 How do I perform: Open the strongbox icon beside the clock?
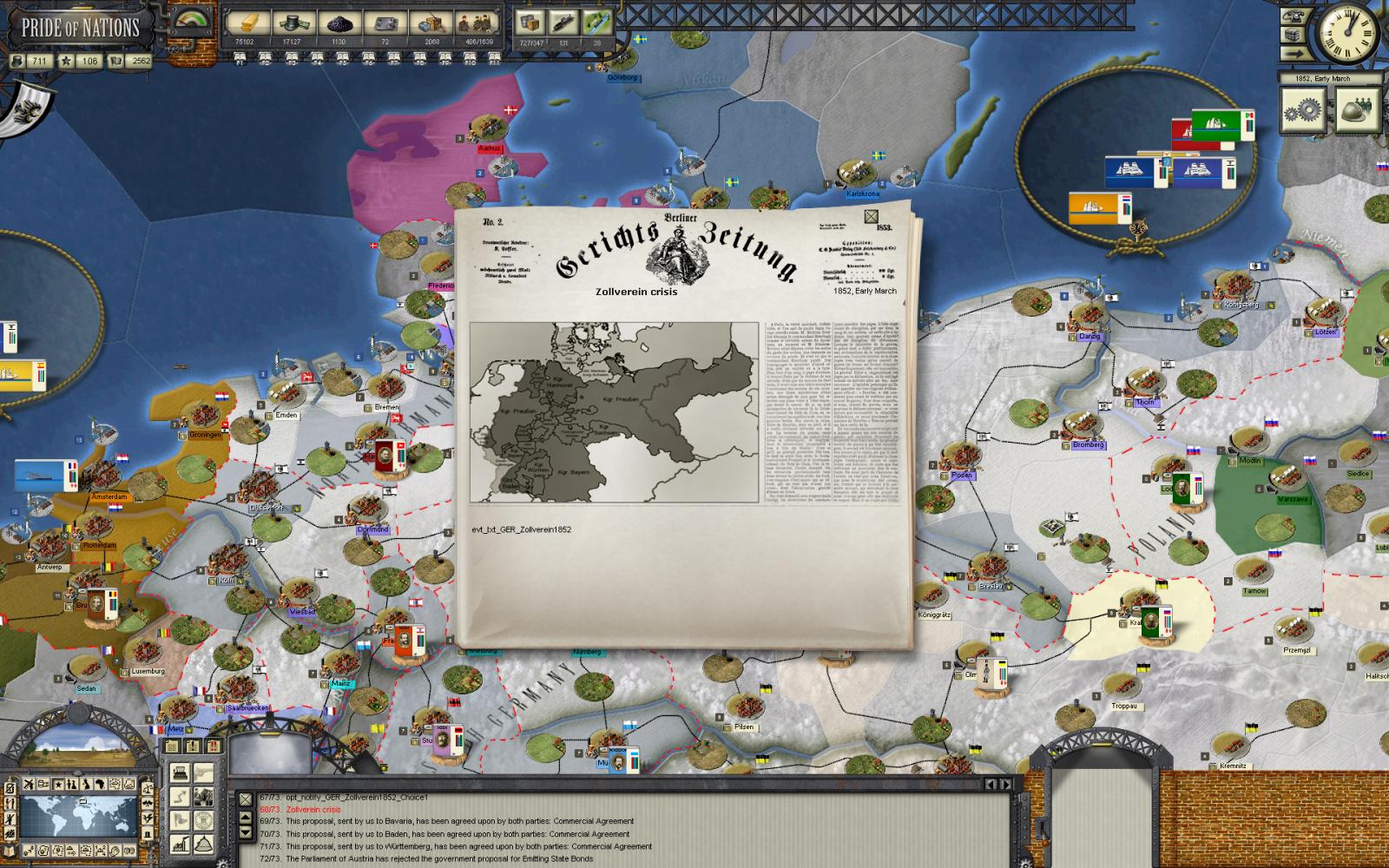click(1293, 36)
